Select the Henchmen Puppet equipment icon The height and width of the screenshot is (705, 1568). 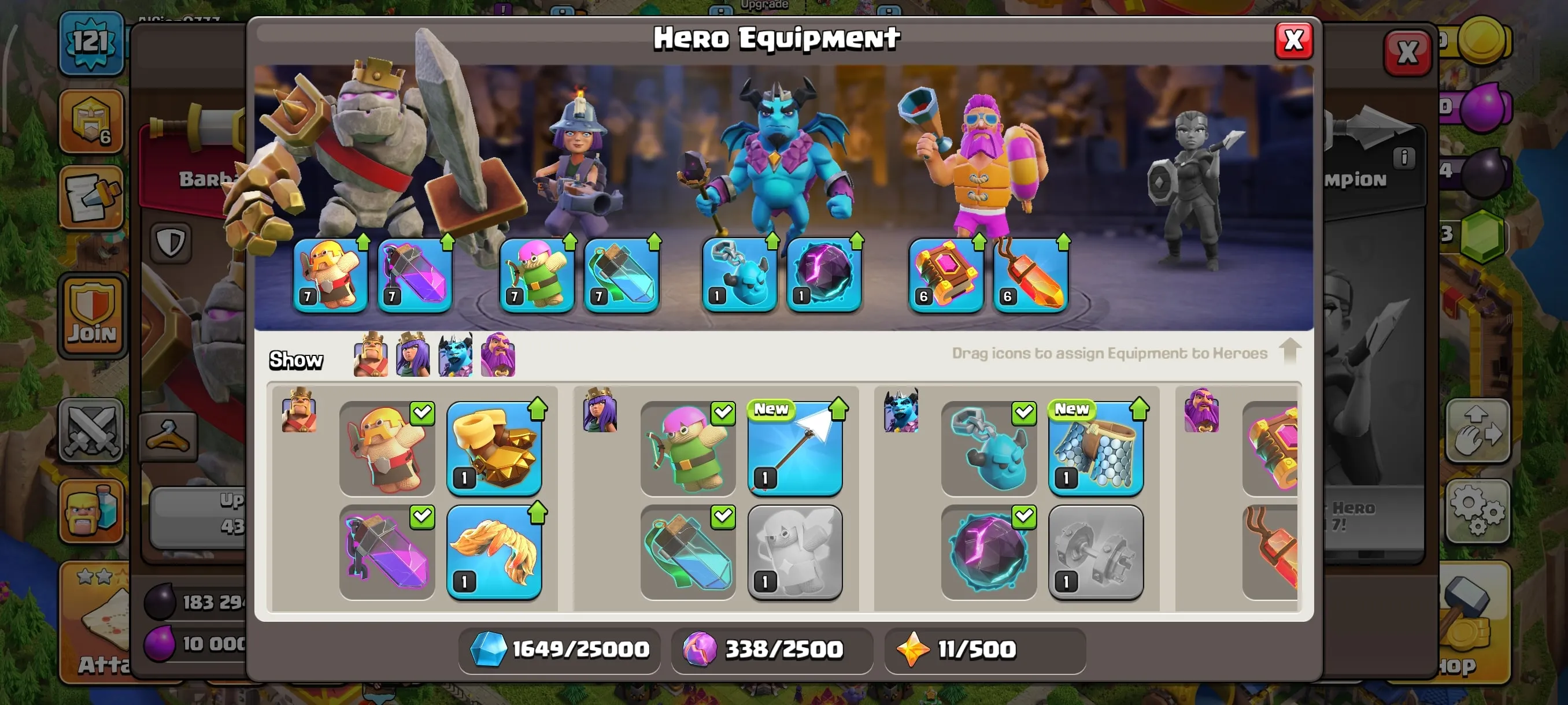point(989,448)
